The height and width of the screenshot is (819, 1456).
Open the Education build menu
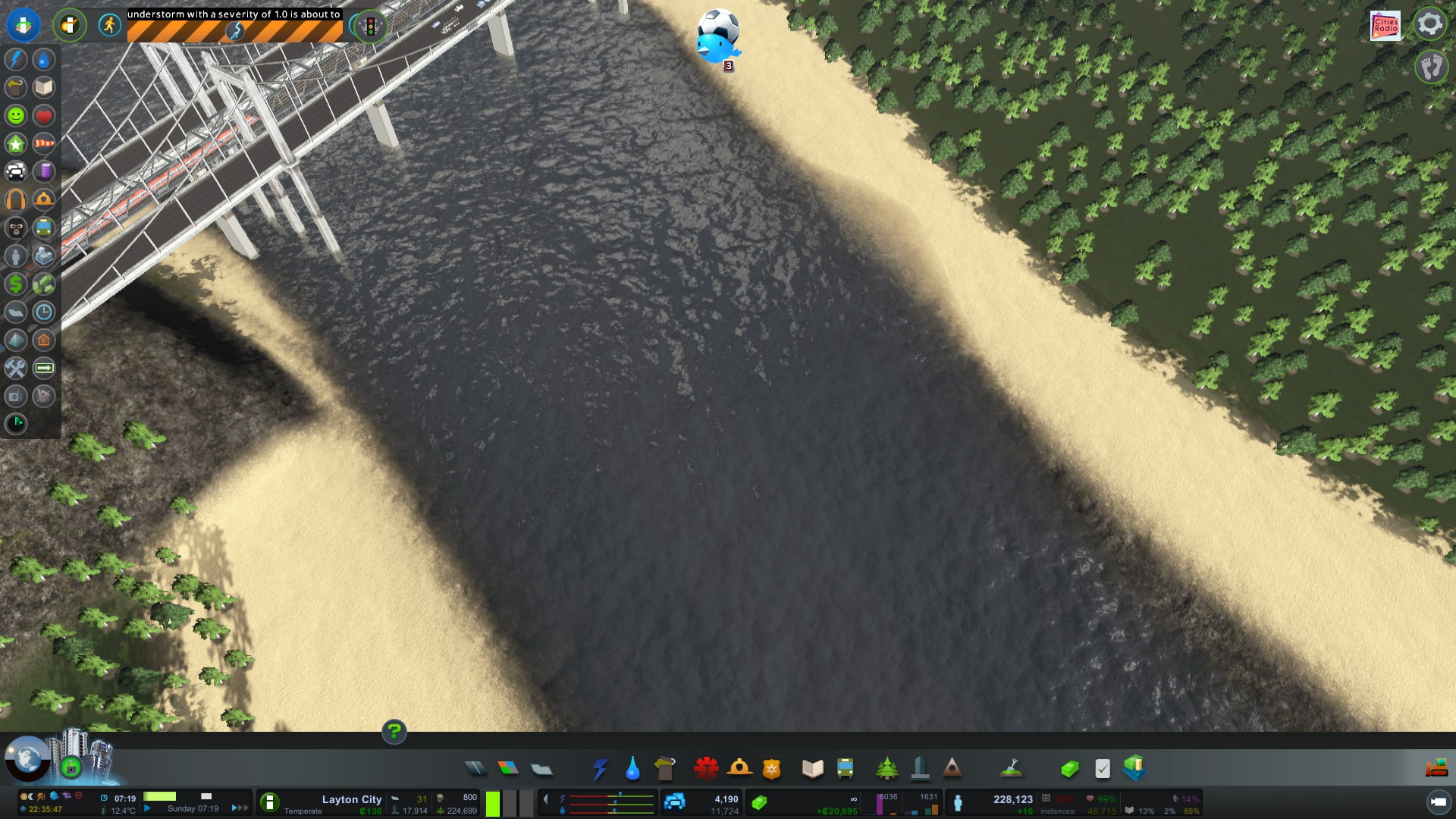(x=812, y=769)
